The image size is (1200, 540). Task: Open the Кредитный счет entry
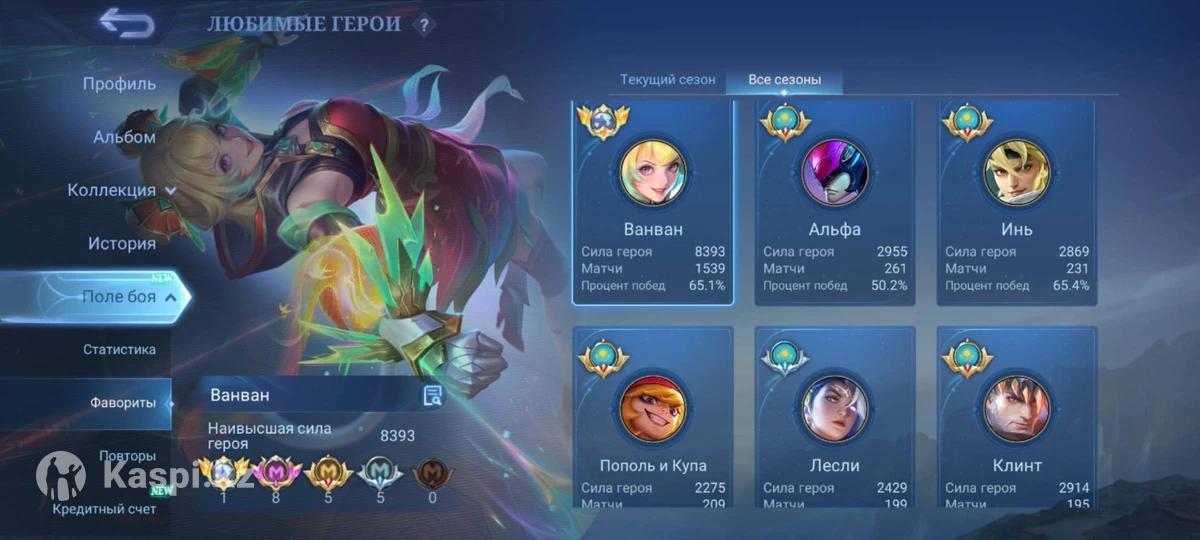pyautogui.click(x=104, y=509)
